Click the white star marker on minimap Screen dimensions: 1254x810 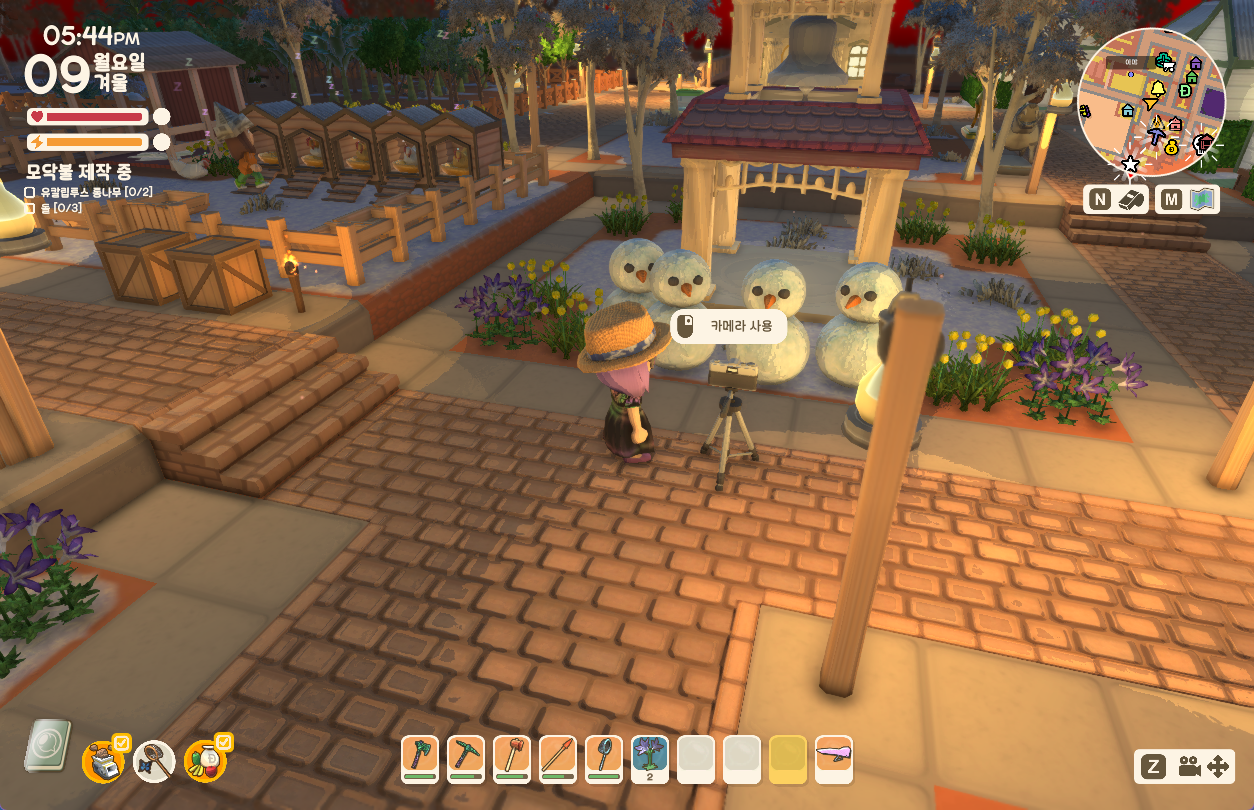pos(1131,163)
